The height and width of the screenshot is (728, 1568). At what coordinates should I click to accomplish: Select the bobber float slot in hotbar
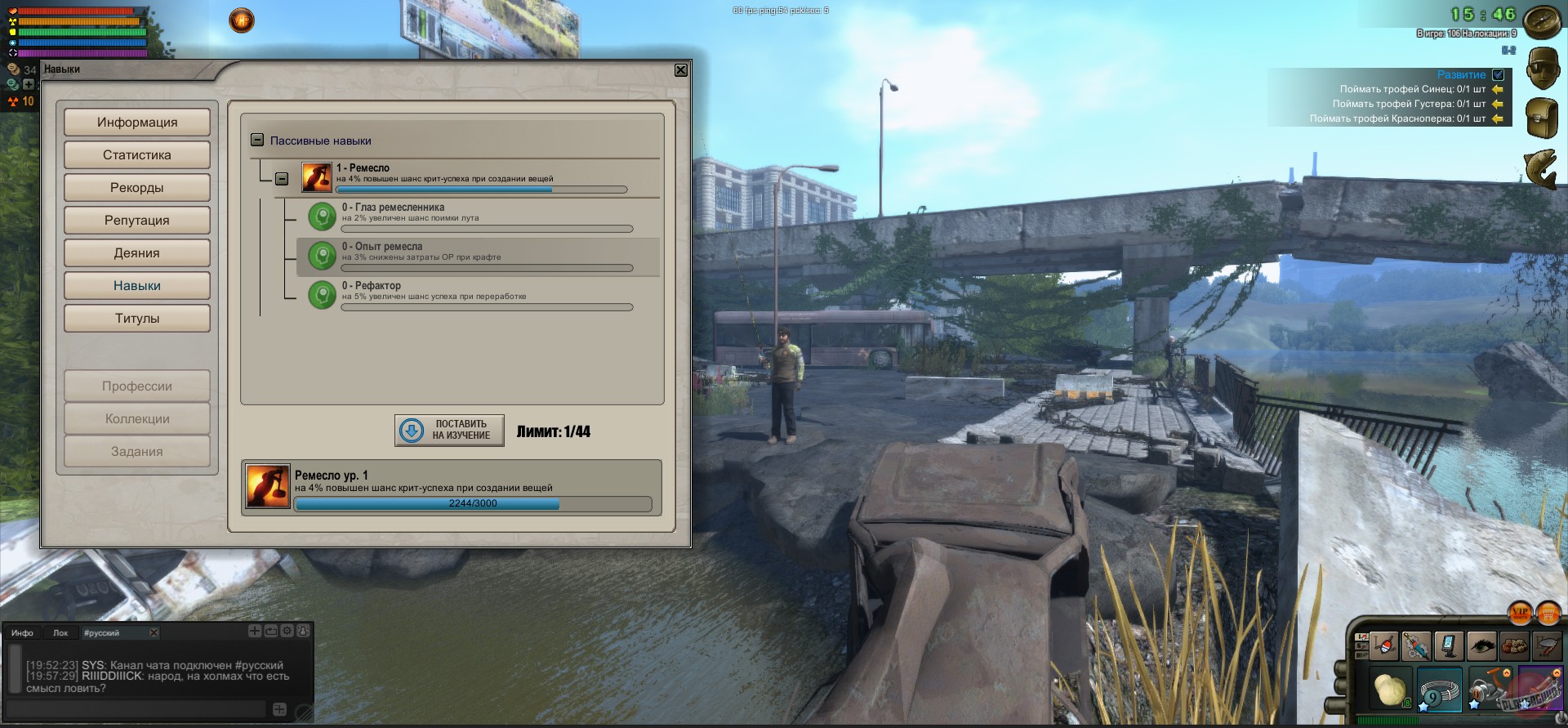[x=1384, y=646]
